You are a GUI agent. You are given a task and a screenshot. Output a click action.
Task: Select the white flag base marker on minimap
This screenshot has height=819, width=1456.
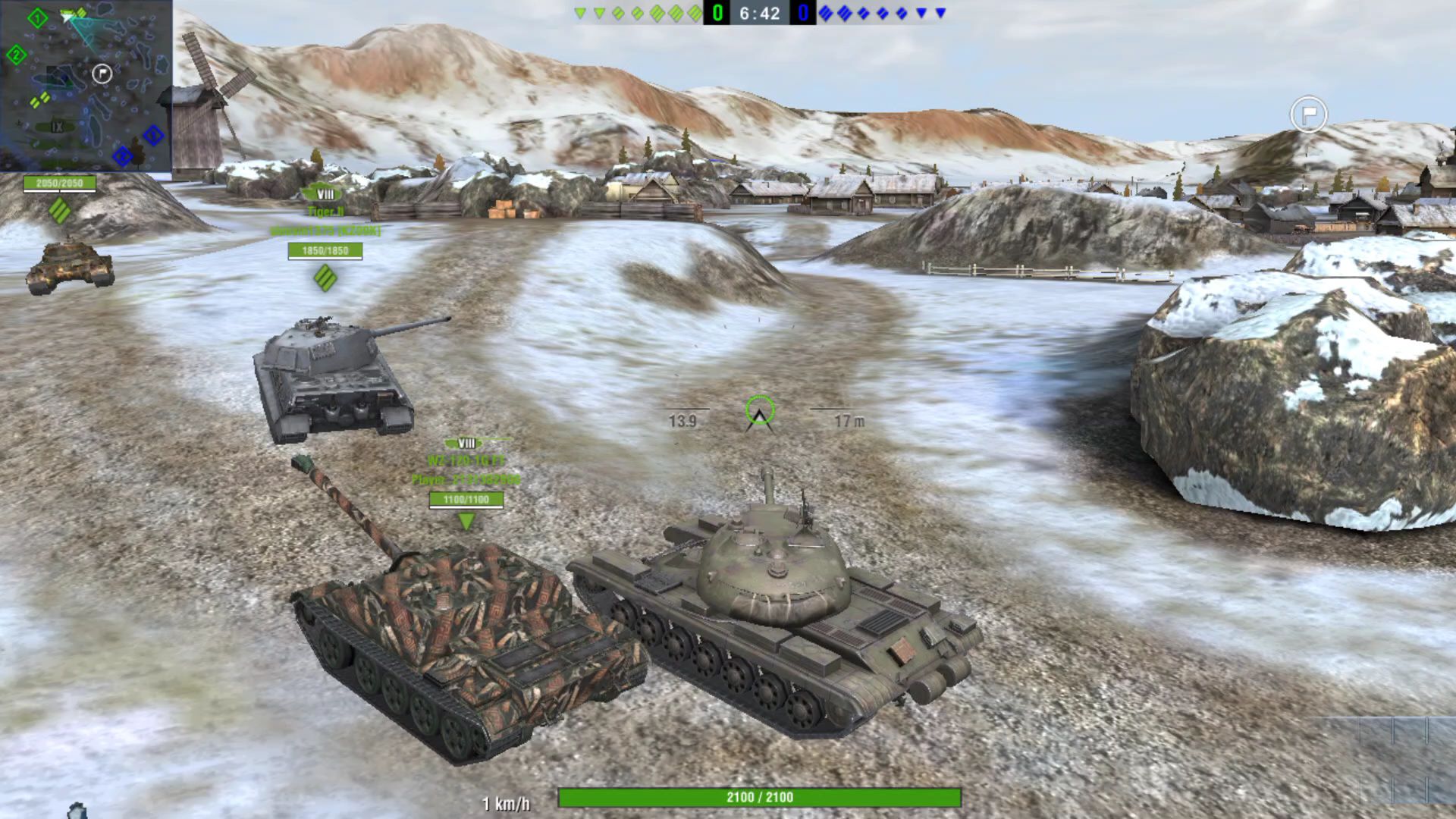102,74
